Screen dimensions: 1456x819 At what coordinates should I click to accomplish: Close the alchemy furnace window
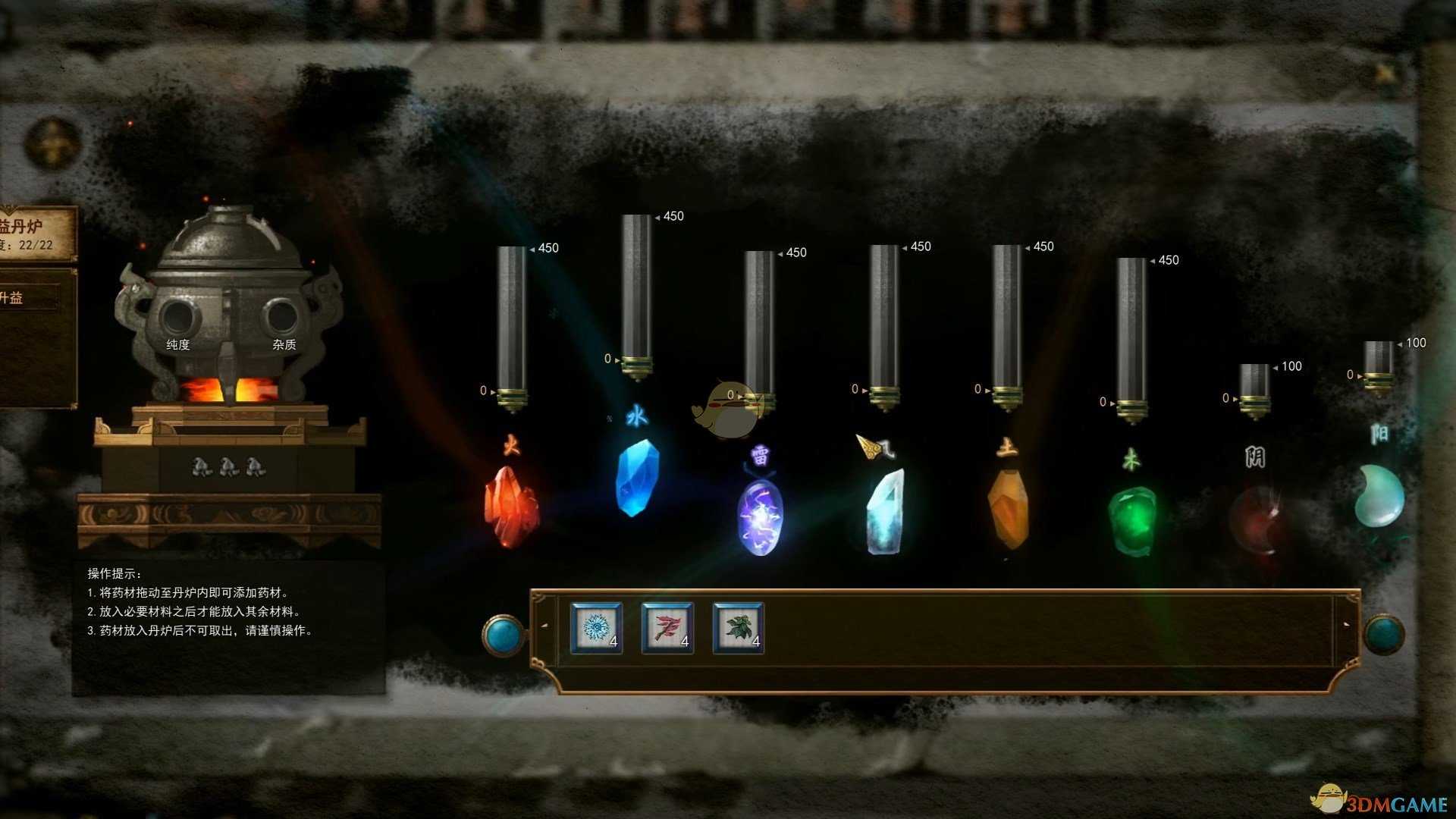pos(1385,74)
